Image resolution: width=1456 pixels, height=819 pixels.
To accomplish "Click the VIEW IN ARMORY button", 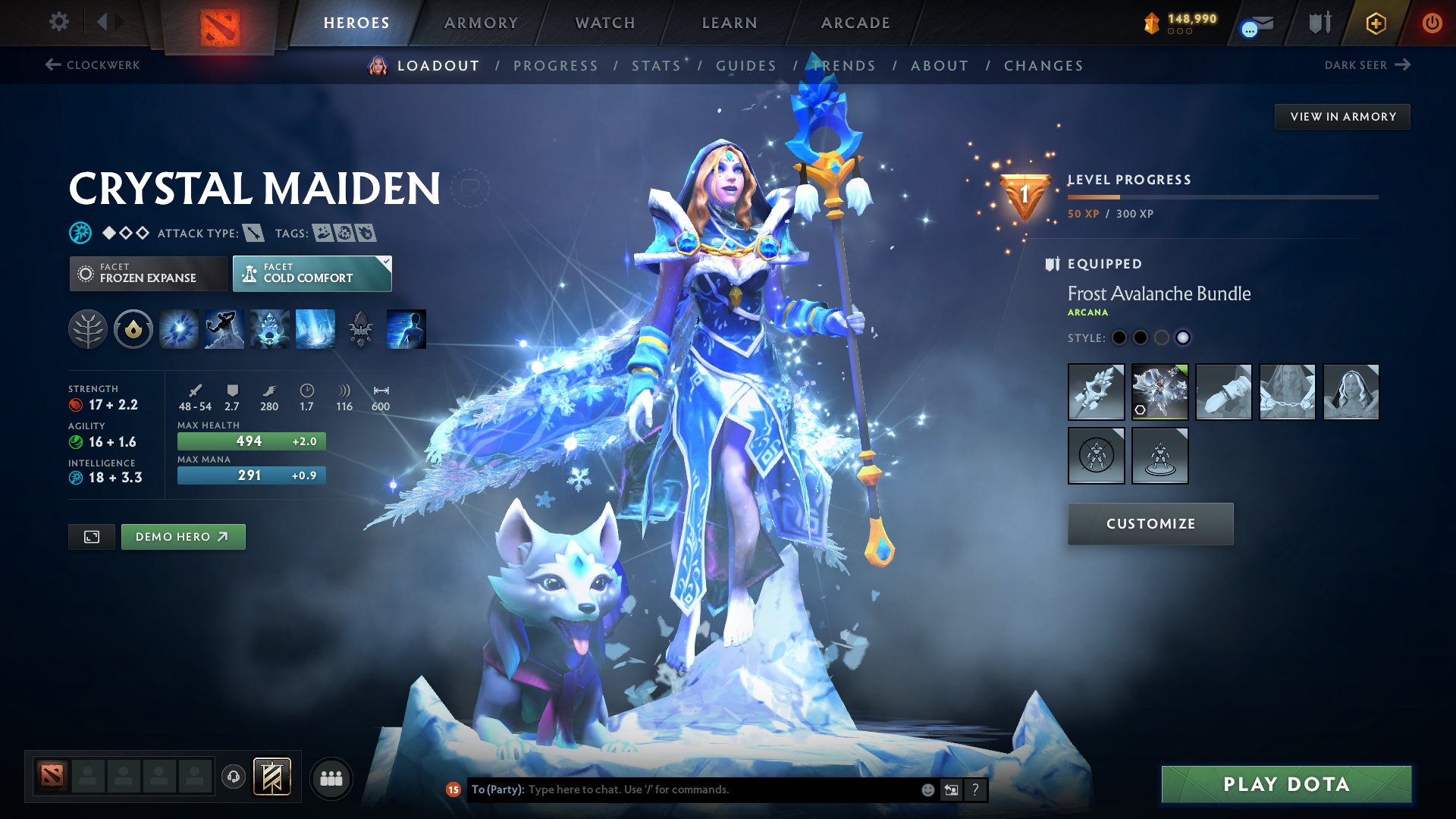I will [1342, 116].
